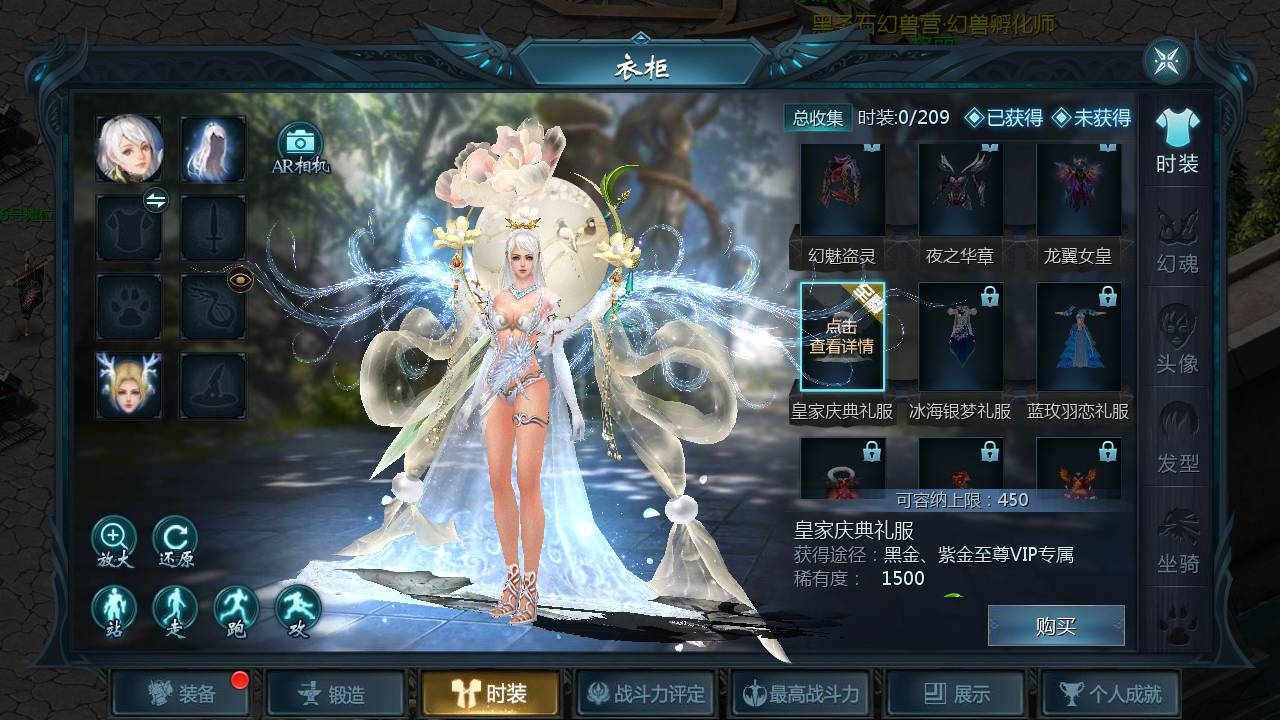Switch to the 时装 side tab
This screenshot has width=1280, height=720.
1177,142
